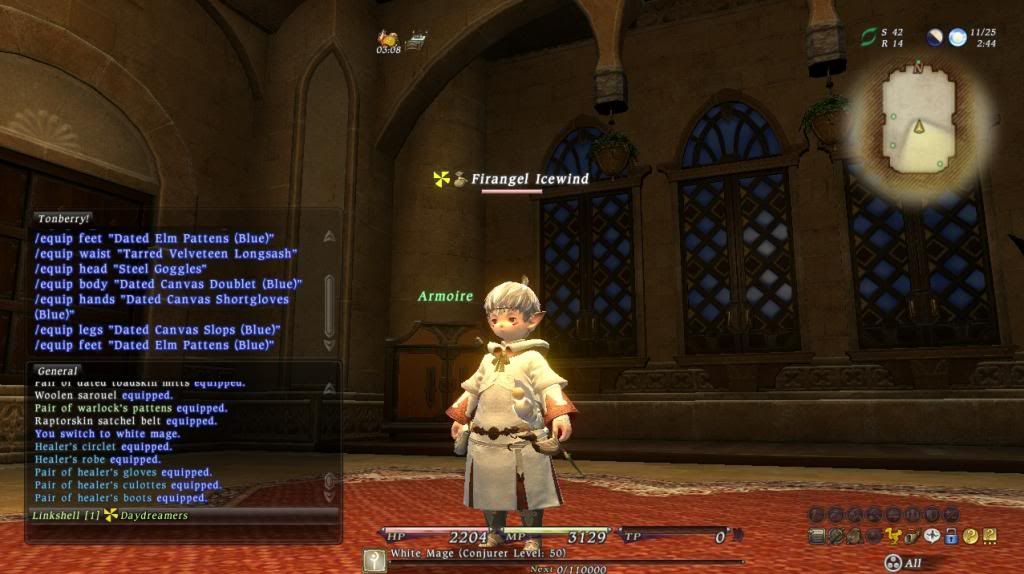Switch to the General chat tab

coord(57,371)
